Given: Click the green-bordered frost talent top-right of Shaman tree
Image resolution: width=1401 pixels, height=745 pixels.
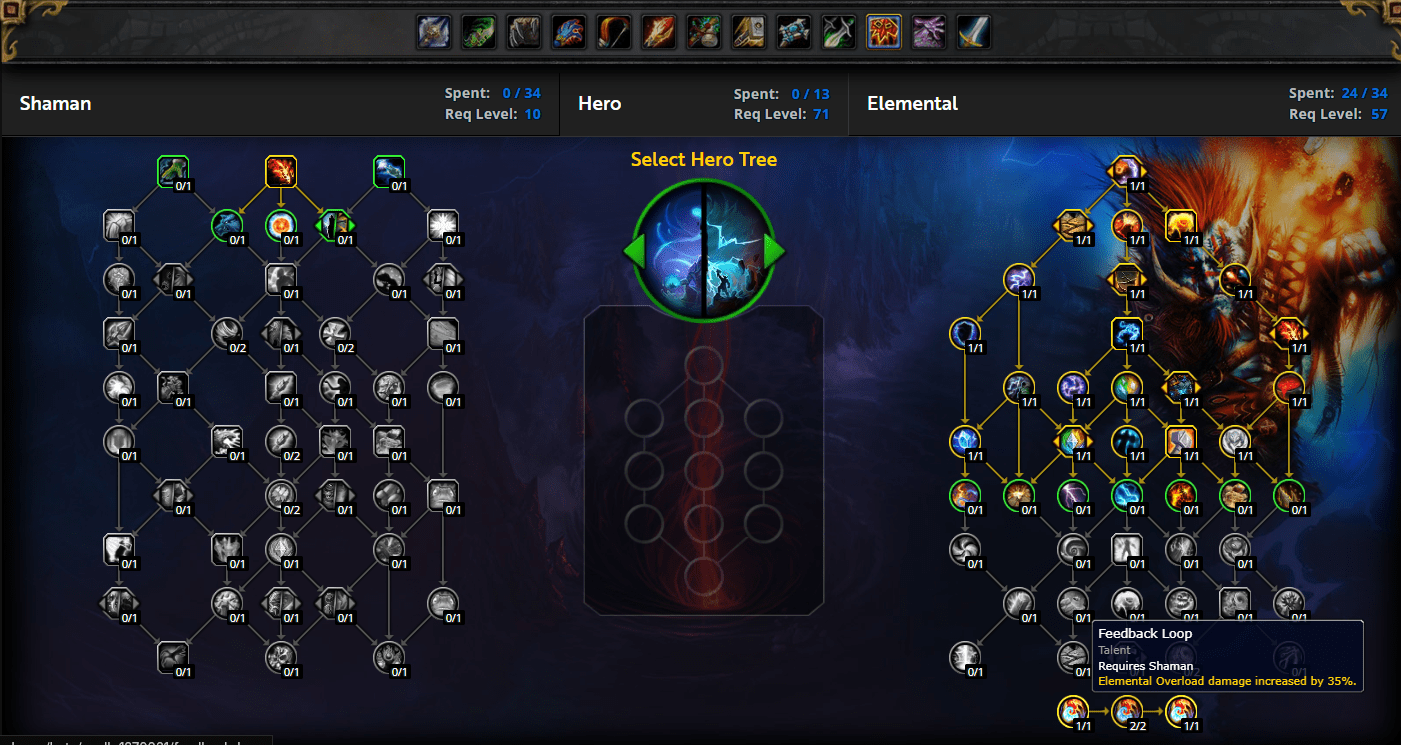Looking at the screenshot, I should [388, 171].
